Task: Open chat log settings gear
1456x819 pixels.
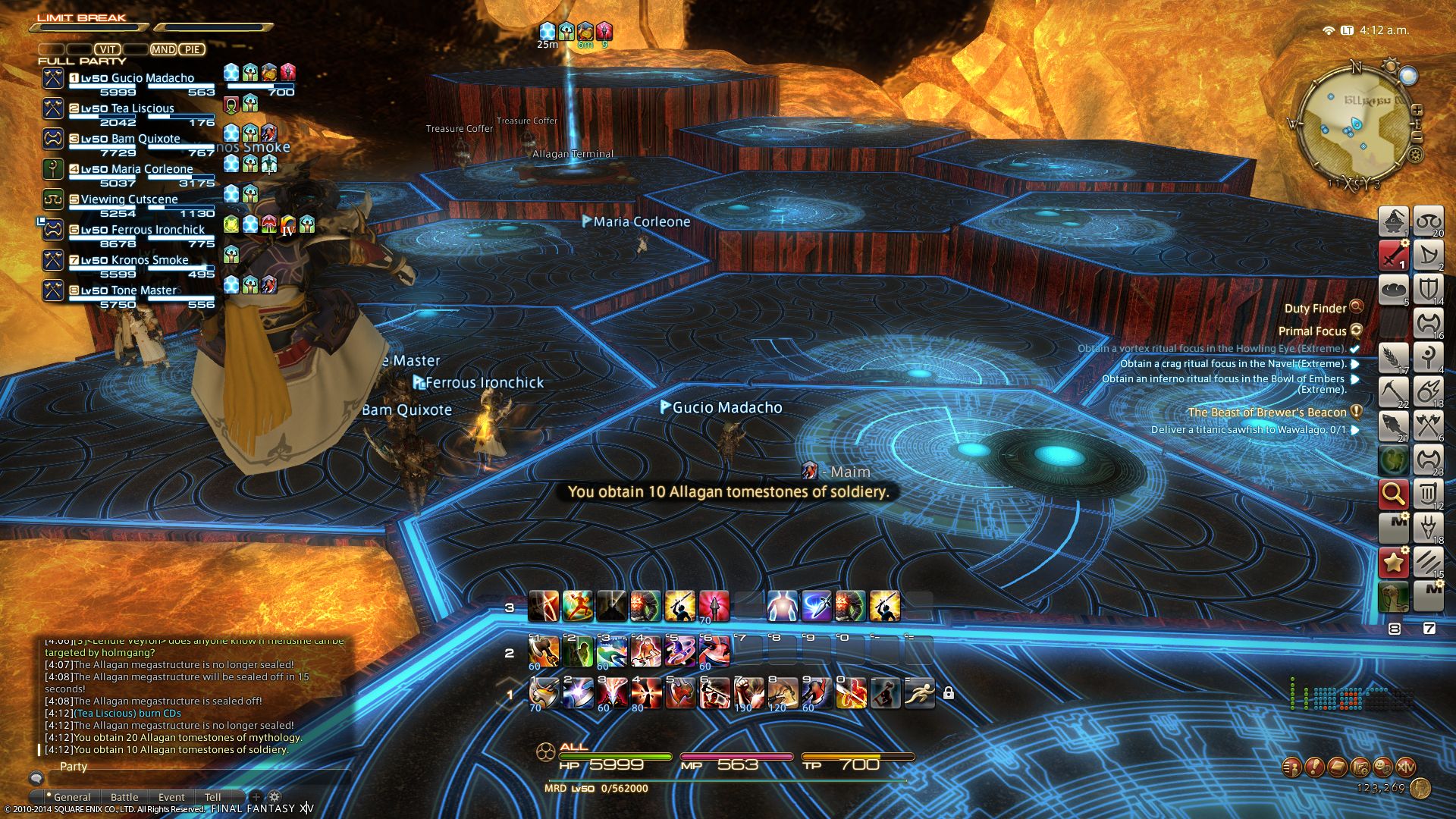Action: 275,797
